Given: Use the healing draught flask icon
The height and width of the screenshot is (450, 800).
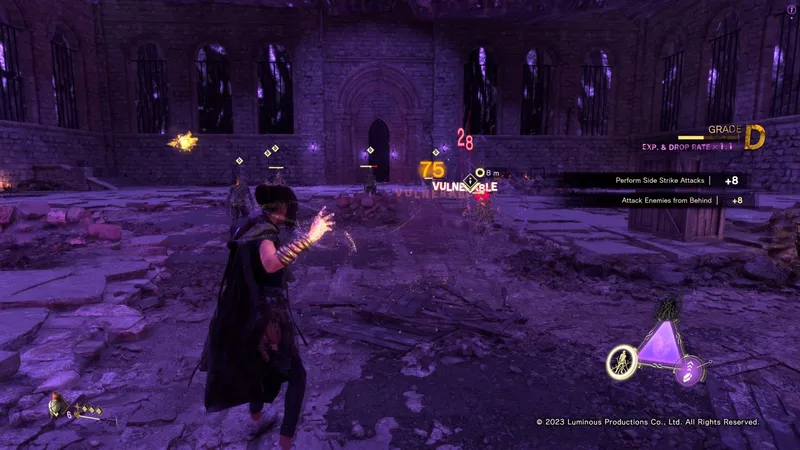Looking at the screenshot, I should pyautogui.click(x=54, y=406).
